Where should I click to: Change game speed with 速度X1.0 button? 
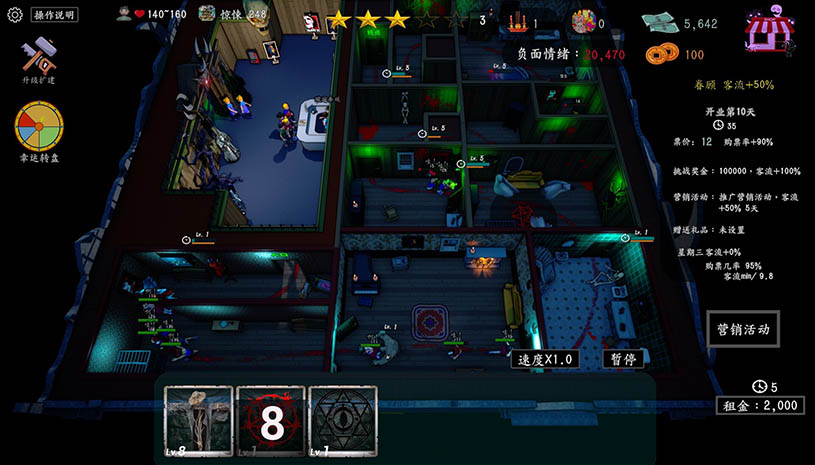[545, 359]
